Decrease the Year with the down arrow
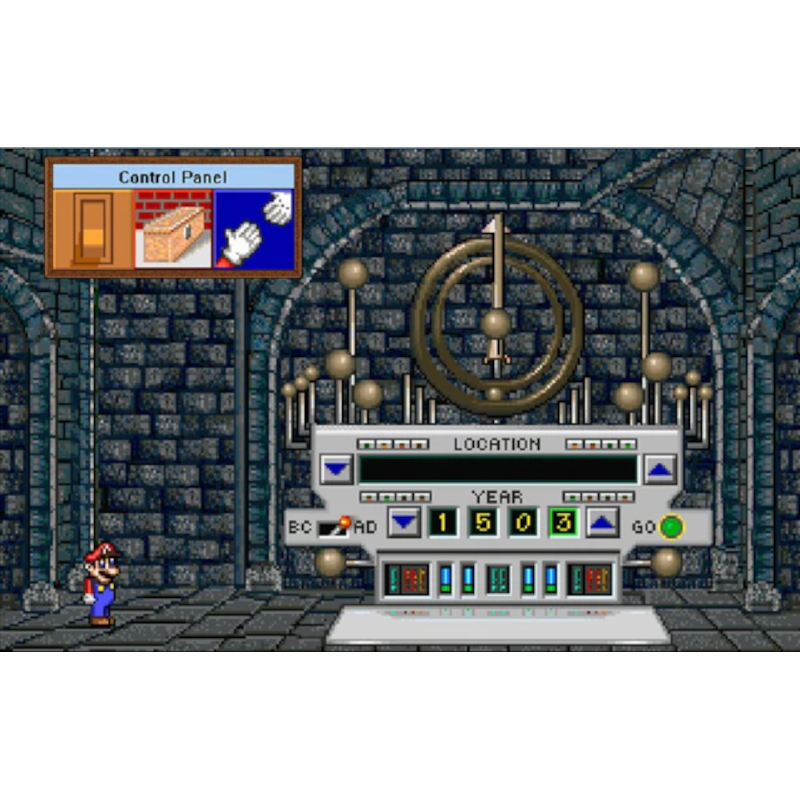This screenshot has width=800, height=800. 403,521
